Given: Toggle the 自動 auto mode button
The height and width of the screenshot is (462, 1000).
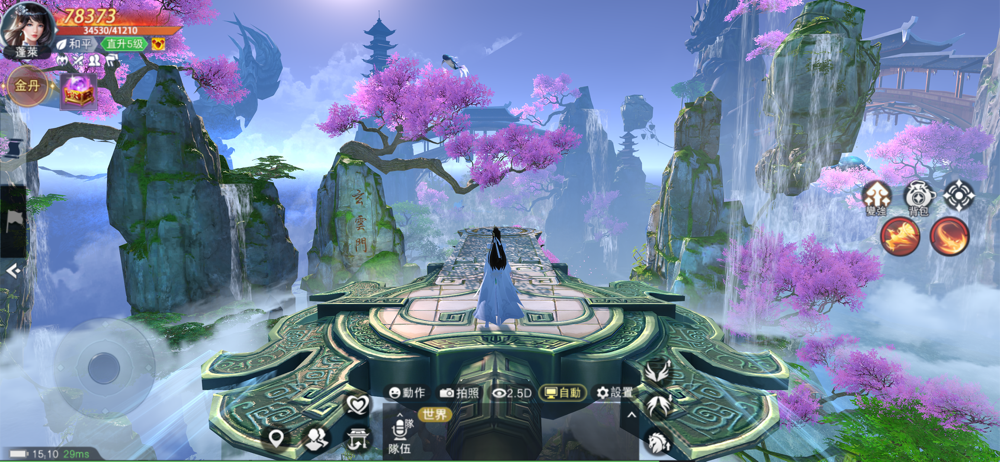Looking at the screenshot, I should [562, 393].
